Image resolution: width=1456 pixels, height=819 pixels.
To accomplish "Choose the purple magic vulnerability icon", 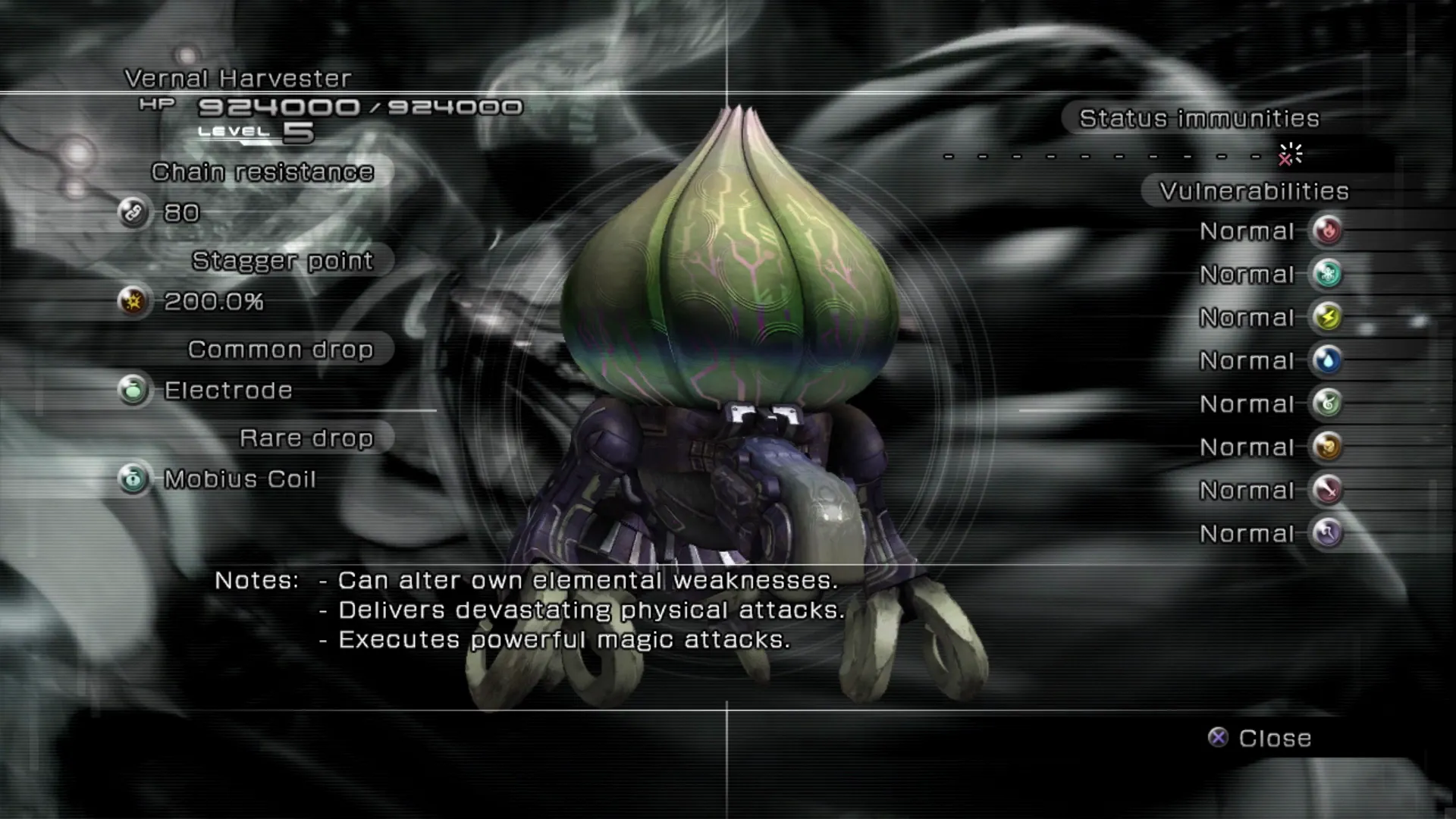I will (x=1327, y=533).
